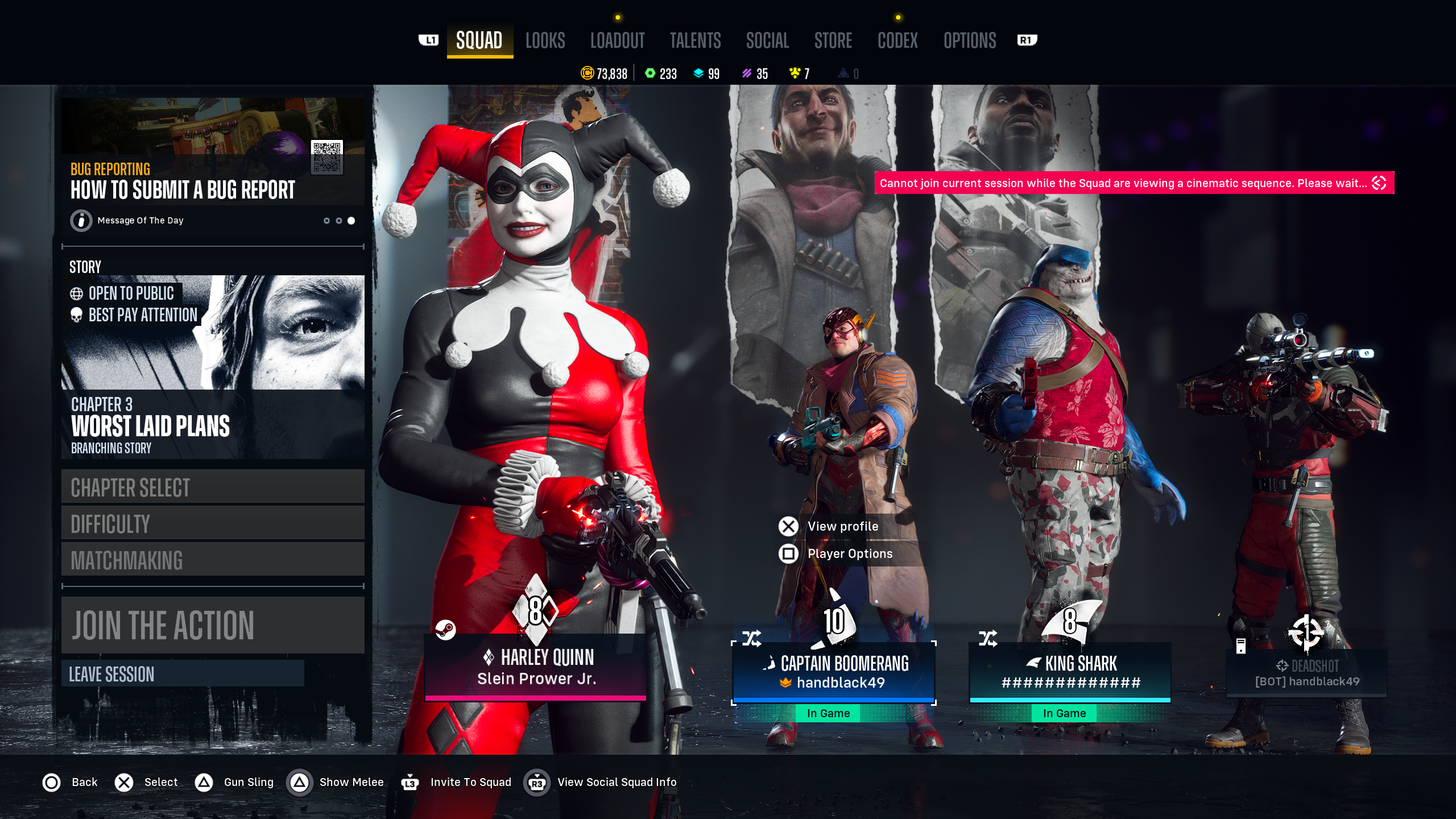Viewport: 1456px width, 819px height.
Task: Switch to the Looks tab
Action: click(x=545, y=40)
